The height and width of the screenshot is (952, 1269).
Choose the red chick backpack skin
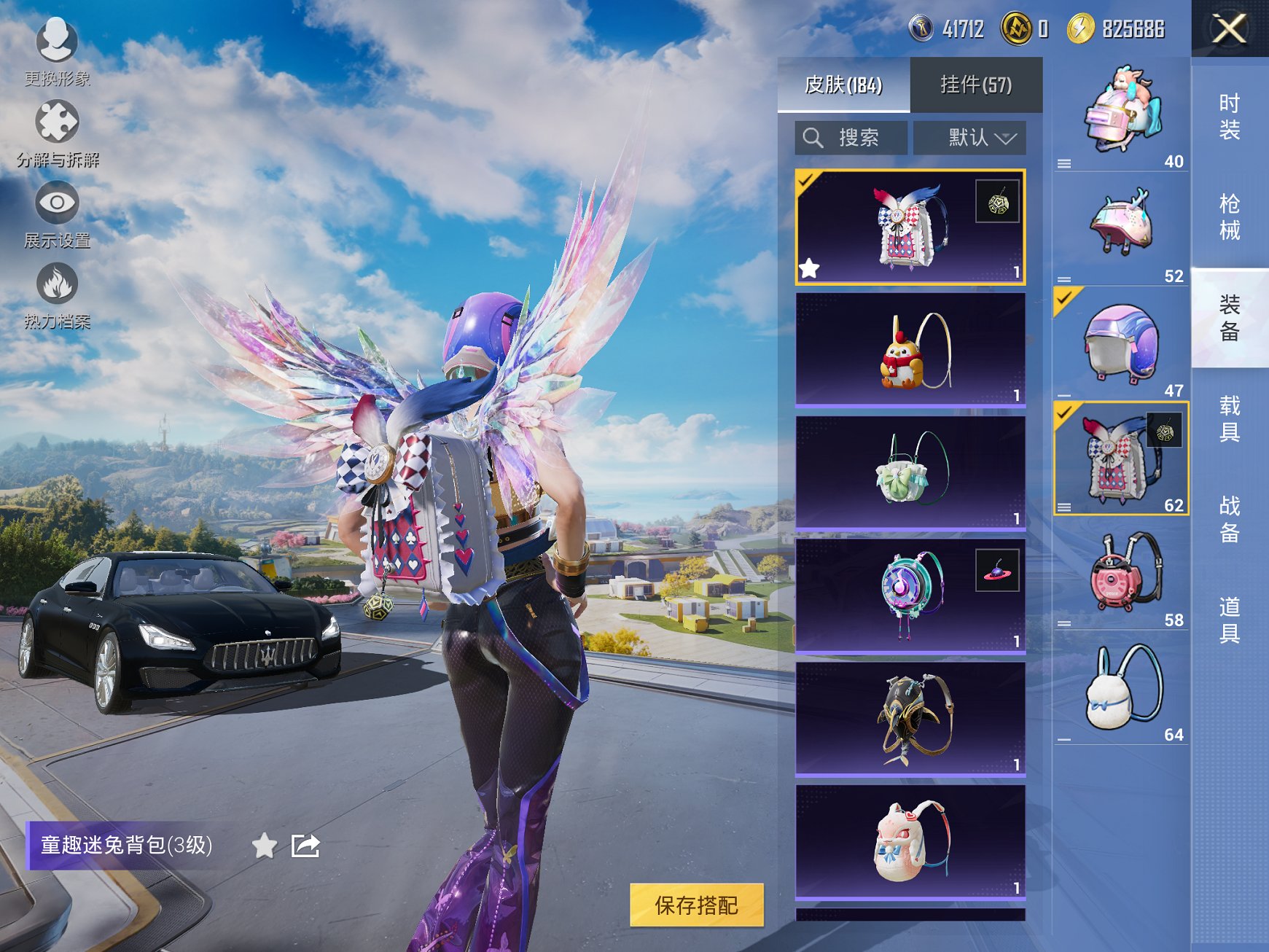tap(910, 349)
